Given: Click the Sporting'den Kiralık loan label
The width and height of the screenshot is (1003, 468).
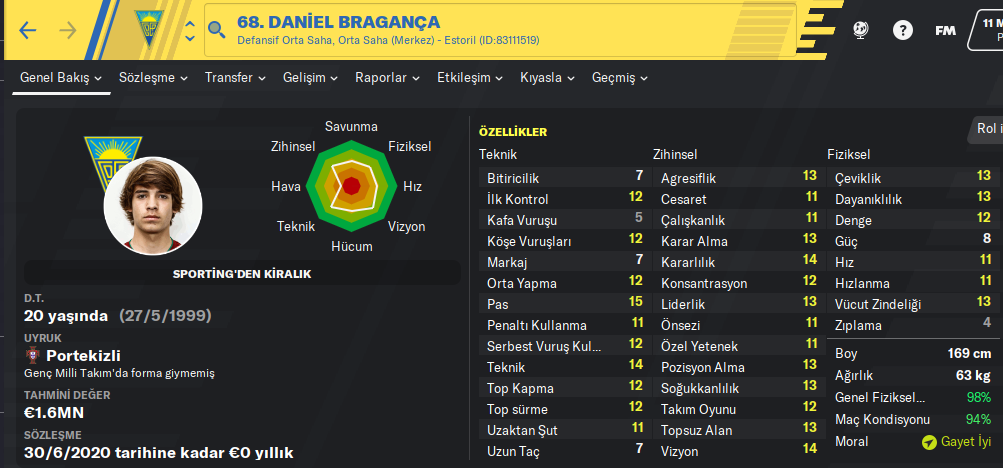Looking at the screenshot, I should [x=242, y=273].
